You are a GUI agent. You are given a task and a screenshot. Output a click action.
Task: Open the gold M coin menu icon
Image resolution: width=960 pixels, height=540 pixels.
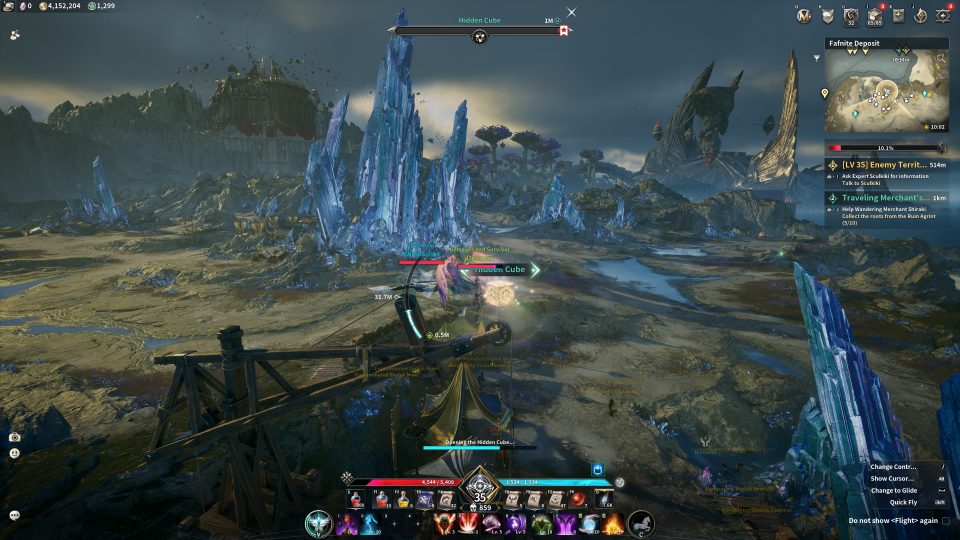(x=802, y=15)
